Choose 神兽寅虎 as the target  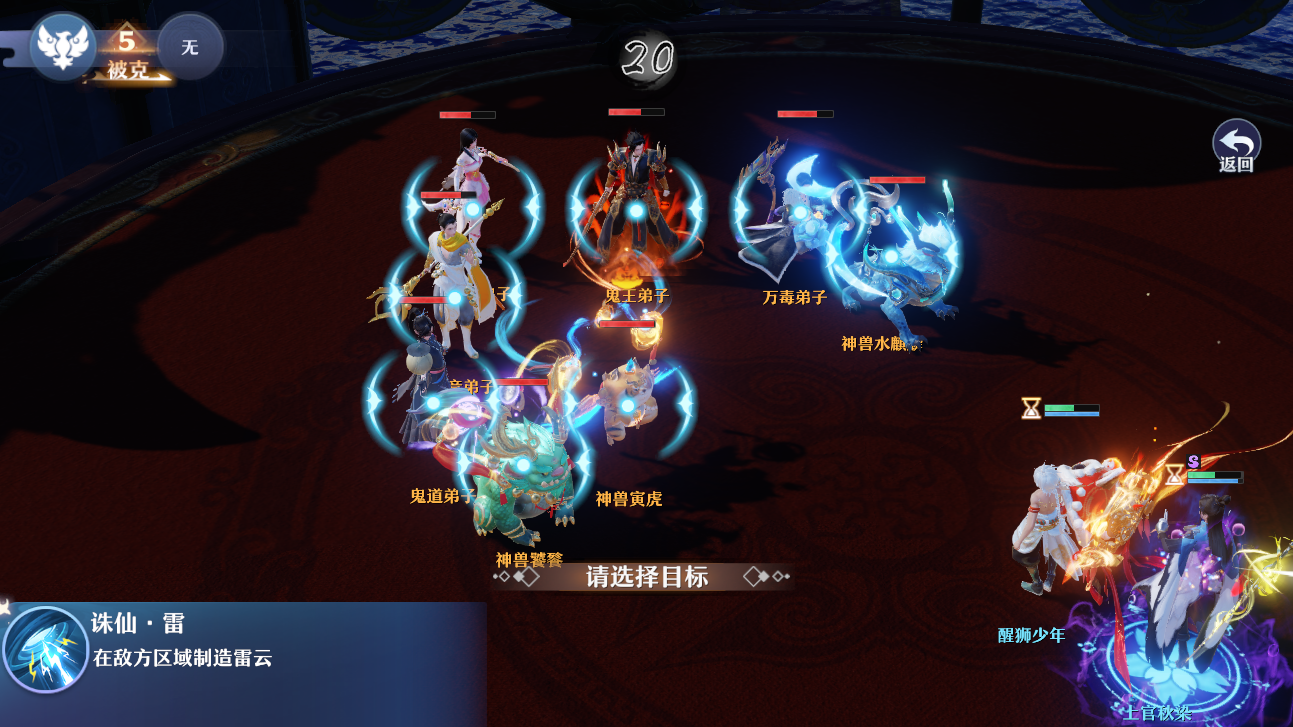627,405
